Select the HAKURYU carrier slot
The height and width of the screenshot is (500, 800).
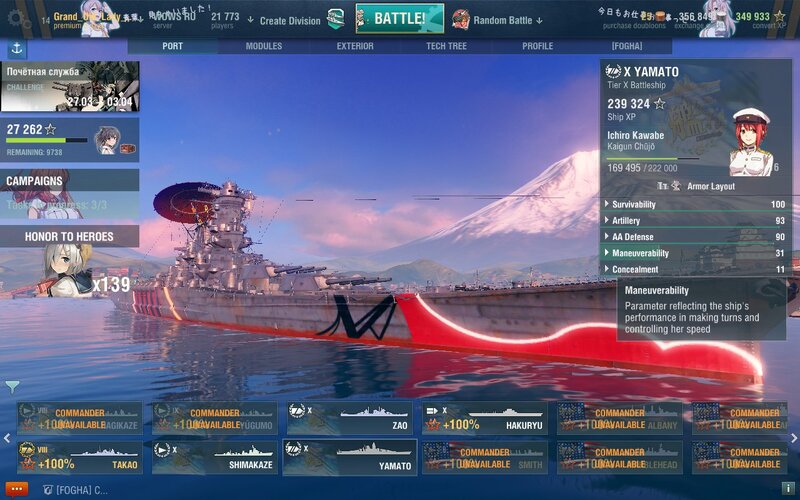tap(483, 418)
